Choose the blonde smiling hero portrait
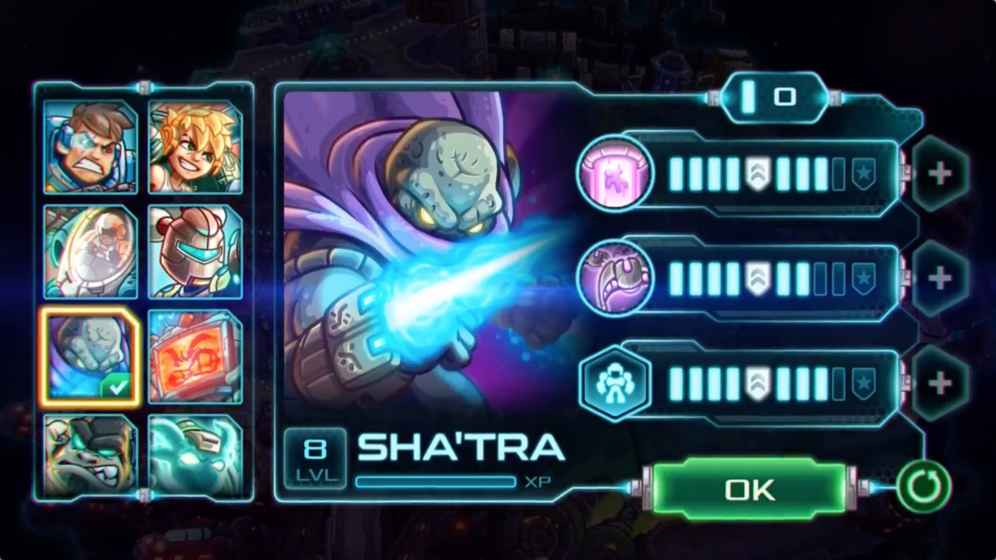996x560 pixels. (195, 147)
